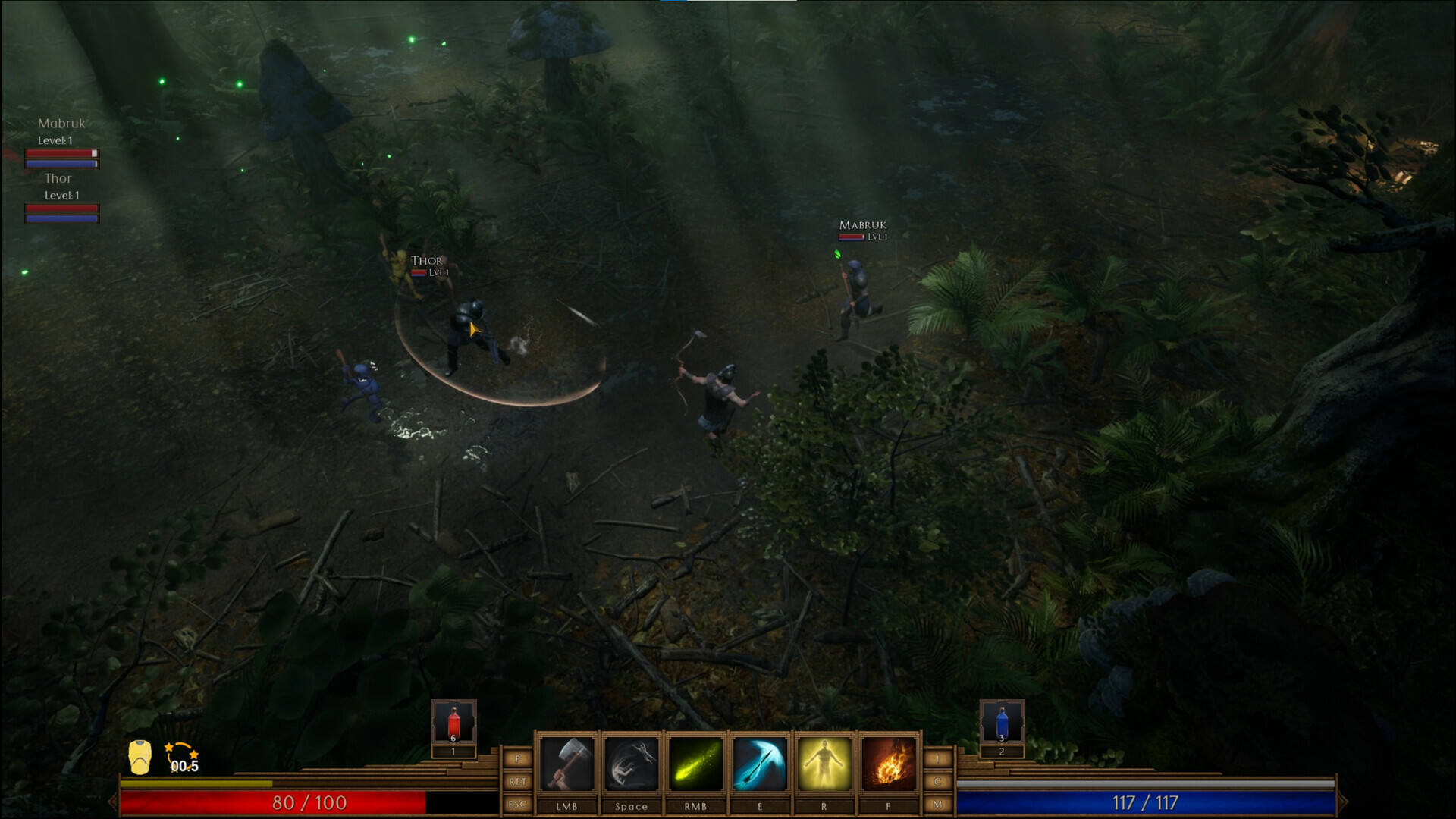This screenshot has width=1456, height=819.
Task: Use the red health potion slot
Action: click(x=453, y=723)
